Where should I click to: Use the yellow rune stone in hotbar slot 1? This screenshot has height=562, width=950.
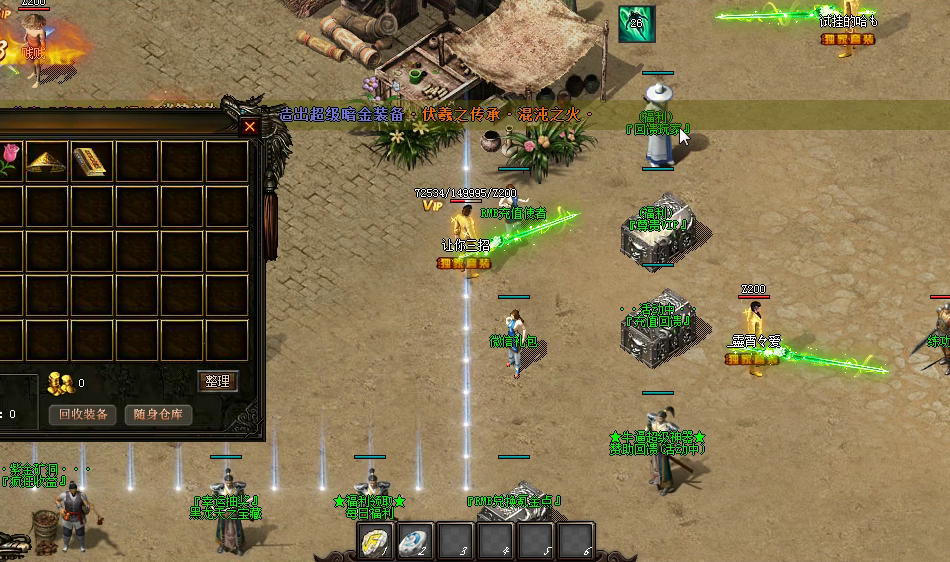coord(377,541)
